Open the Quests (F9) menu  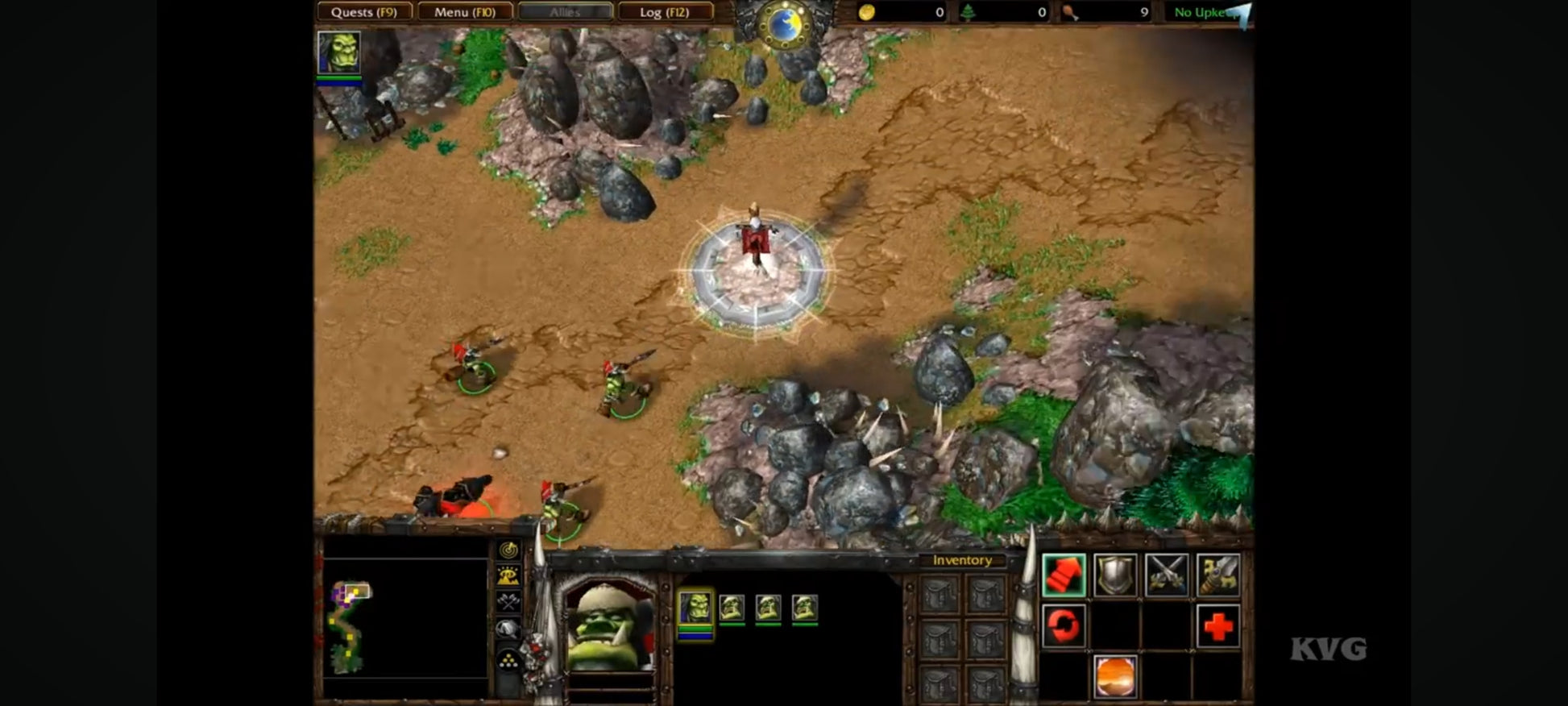(364, 12)
